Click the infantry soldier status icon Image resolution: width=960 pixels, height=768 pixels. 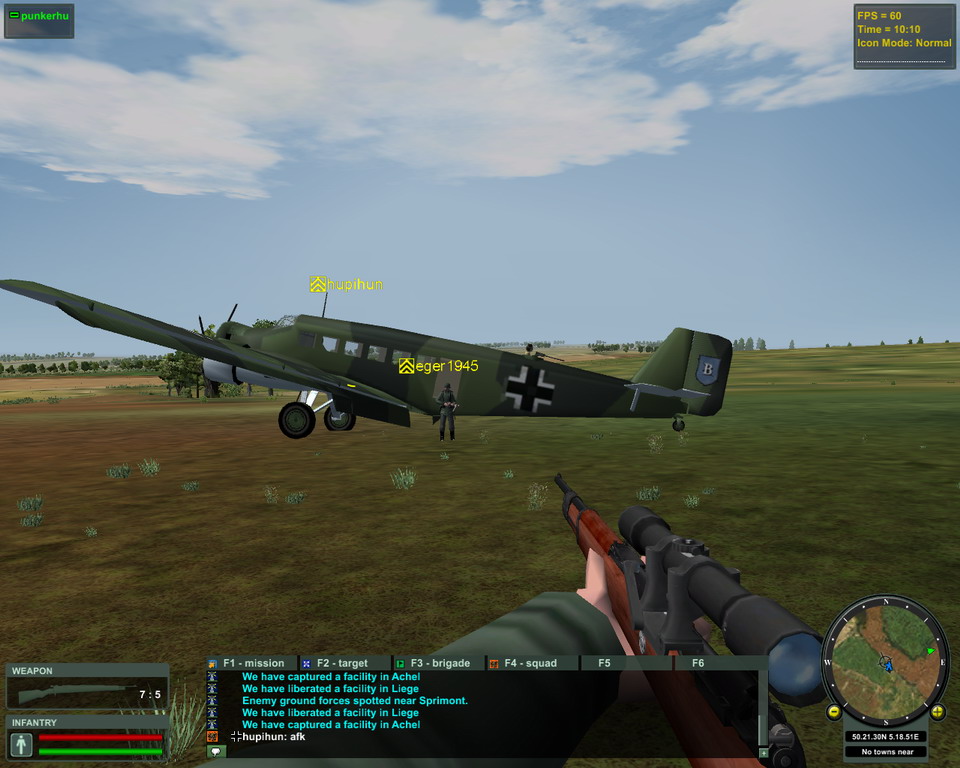[x=21, y=744]
